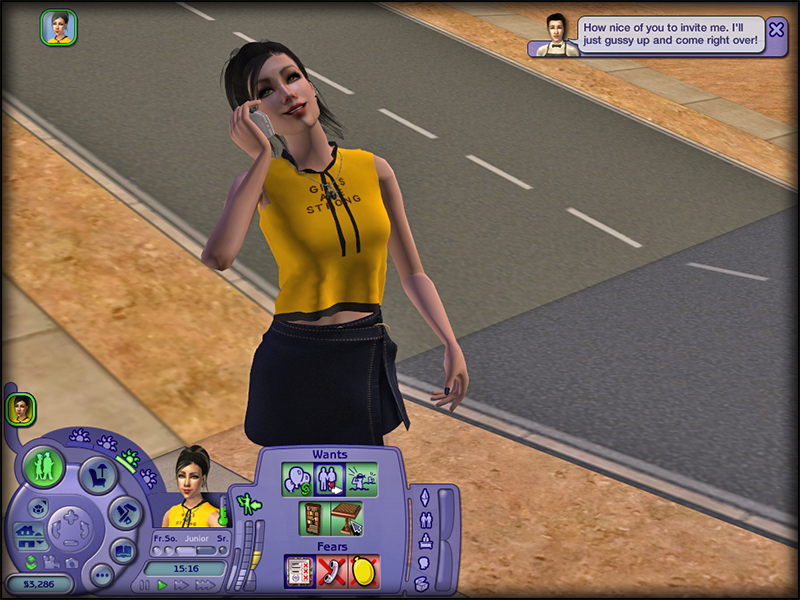800x600 pixels.
Task: Pause the game
Action: coord(145,585)
